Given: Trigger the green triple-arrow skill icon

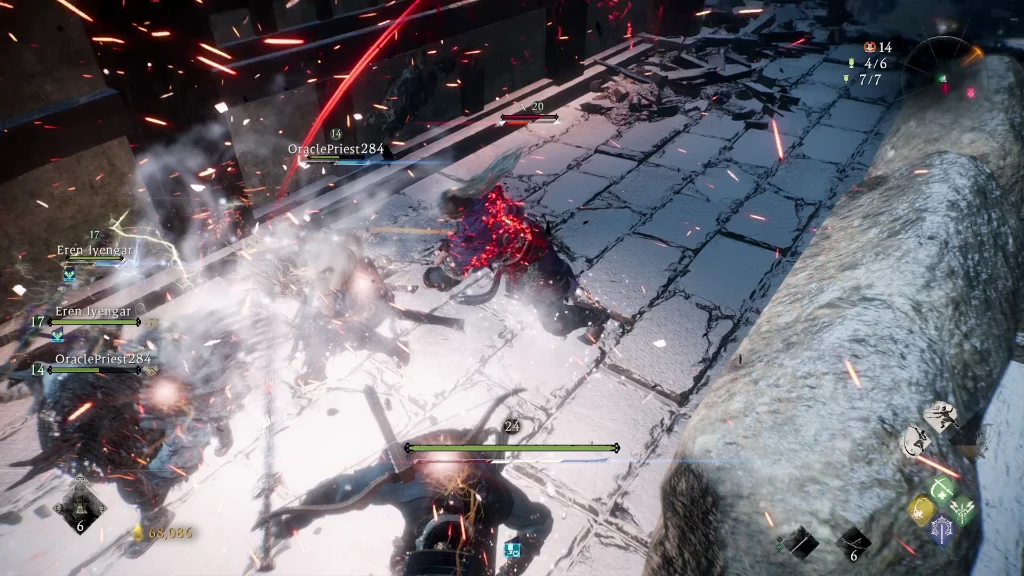Looking at the screenshot, I should (x=962, y=509).
